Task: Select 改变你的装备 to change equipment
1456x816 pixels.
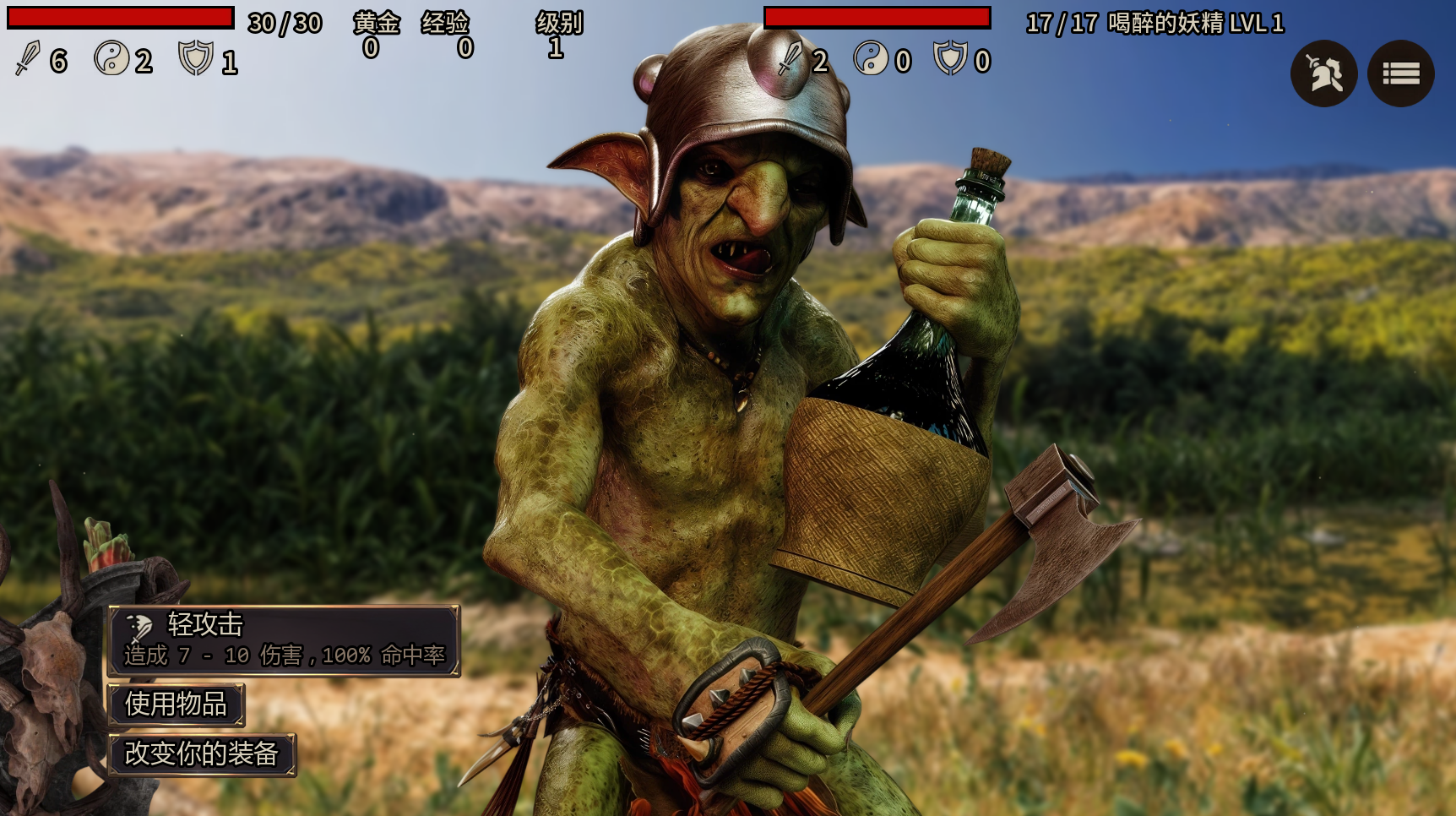Action: click(202, 753)
